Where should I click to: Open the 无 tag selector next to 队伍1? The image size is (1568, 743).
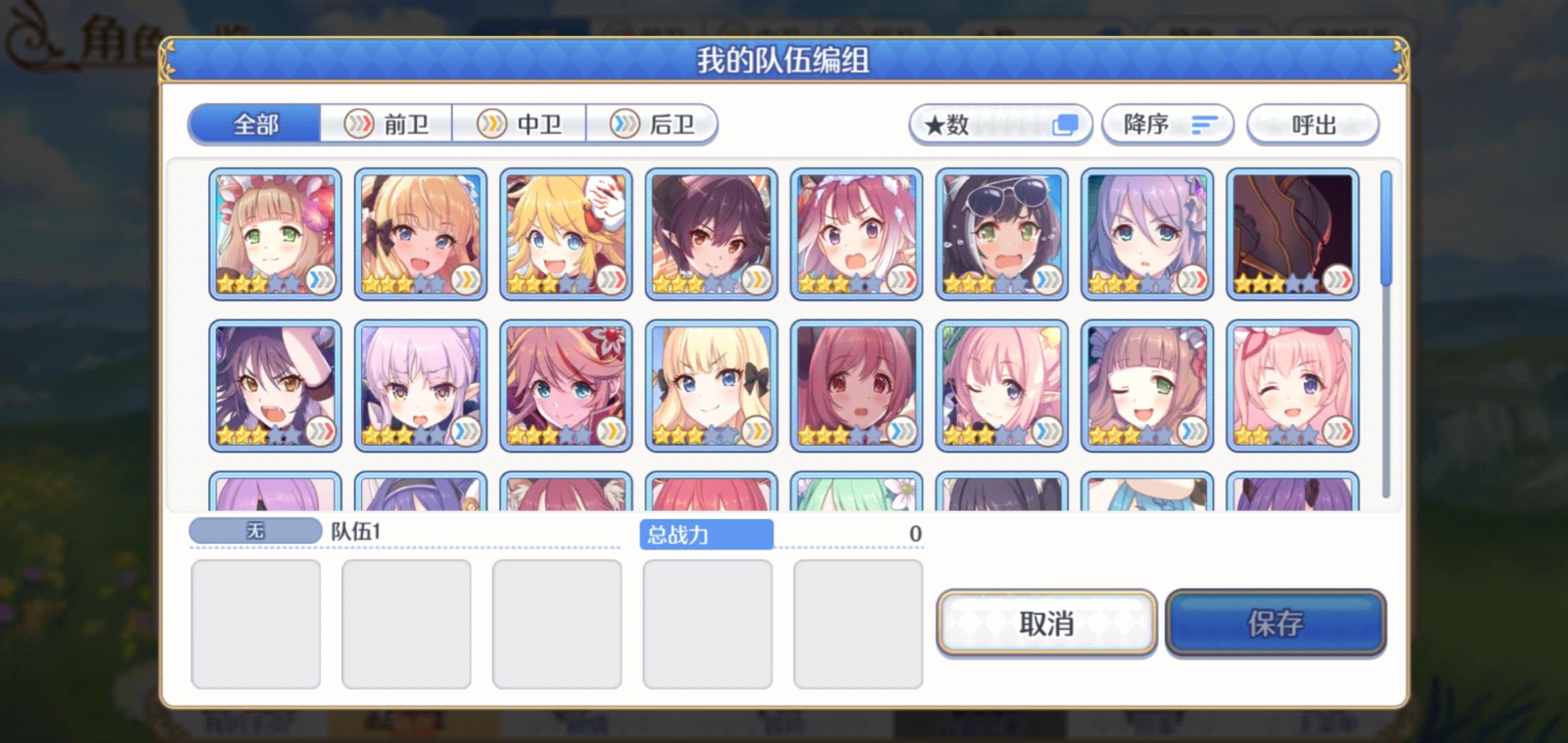[255, 530]
